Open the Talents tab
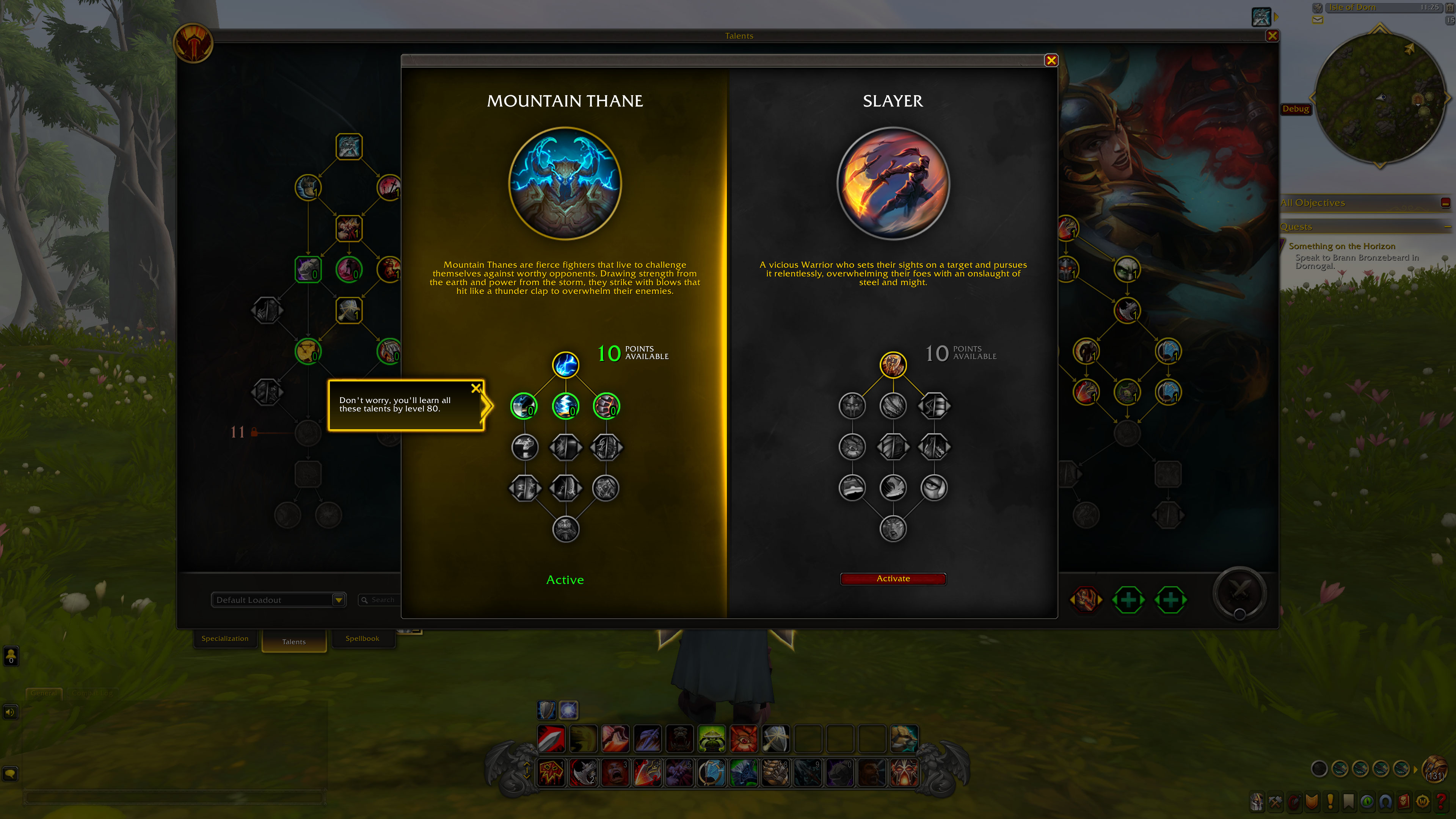Screen dimensions: 1456x819 (294, 642)
